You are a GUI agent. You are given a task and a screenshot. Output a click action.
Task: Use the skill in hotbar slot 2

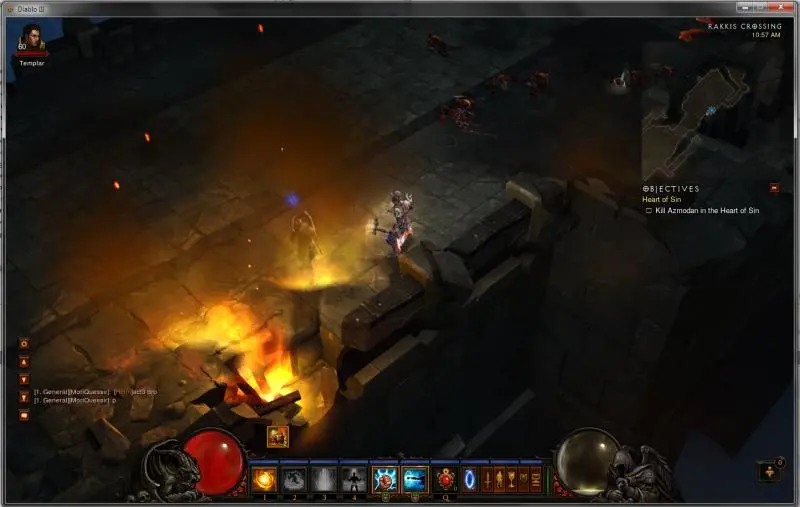(294, 480)
